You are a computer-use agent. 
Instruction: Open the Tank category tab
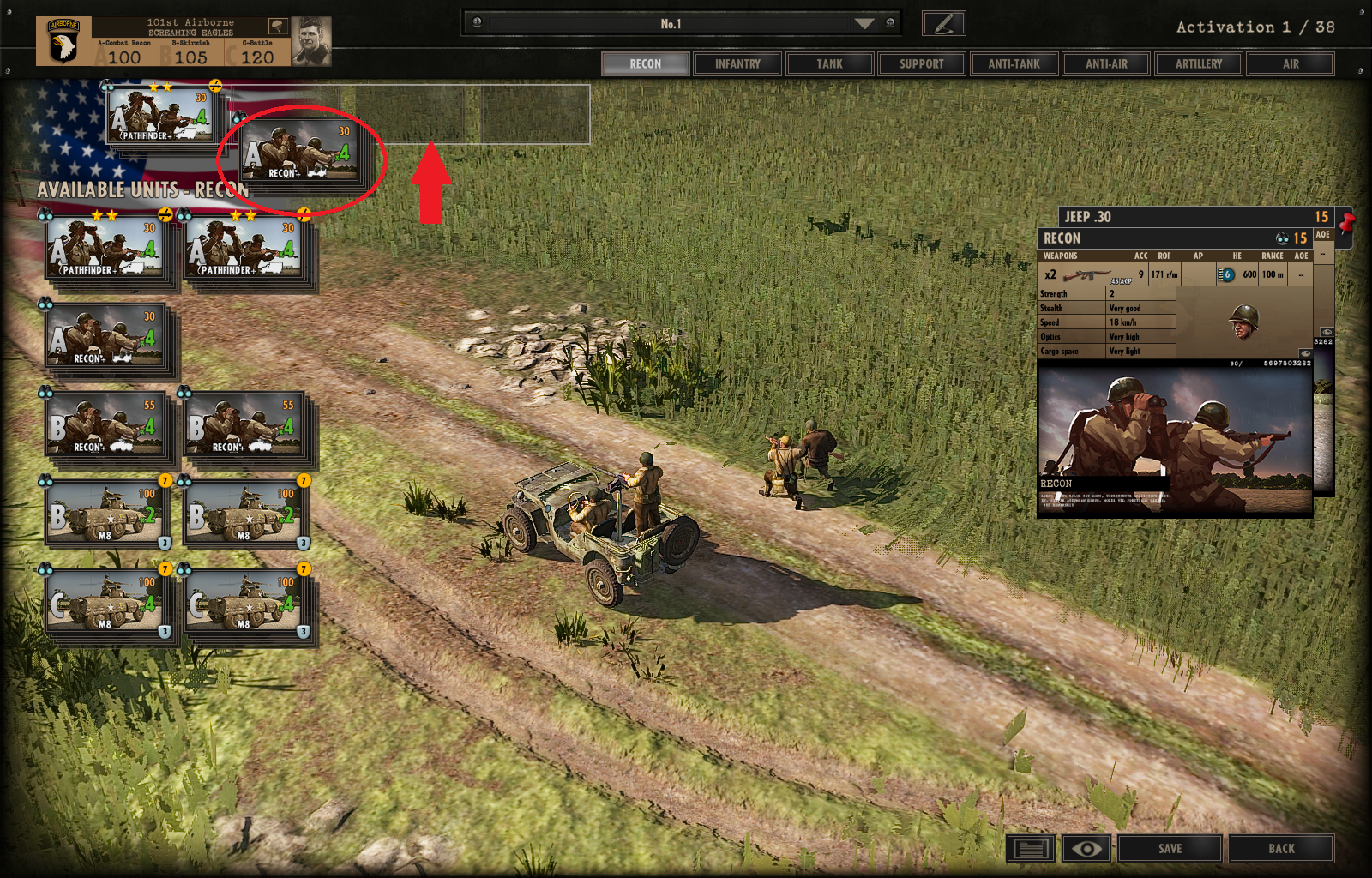[x=829, y=64]
